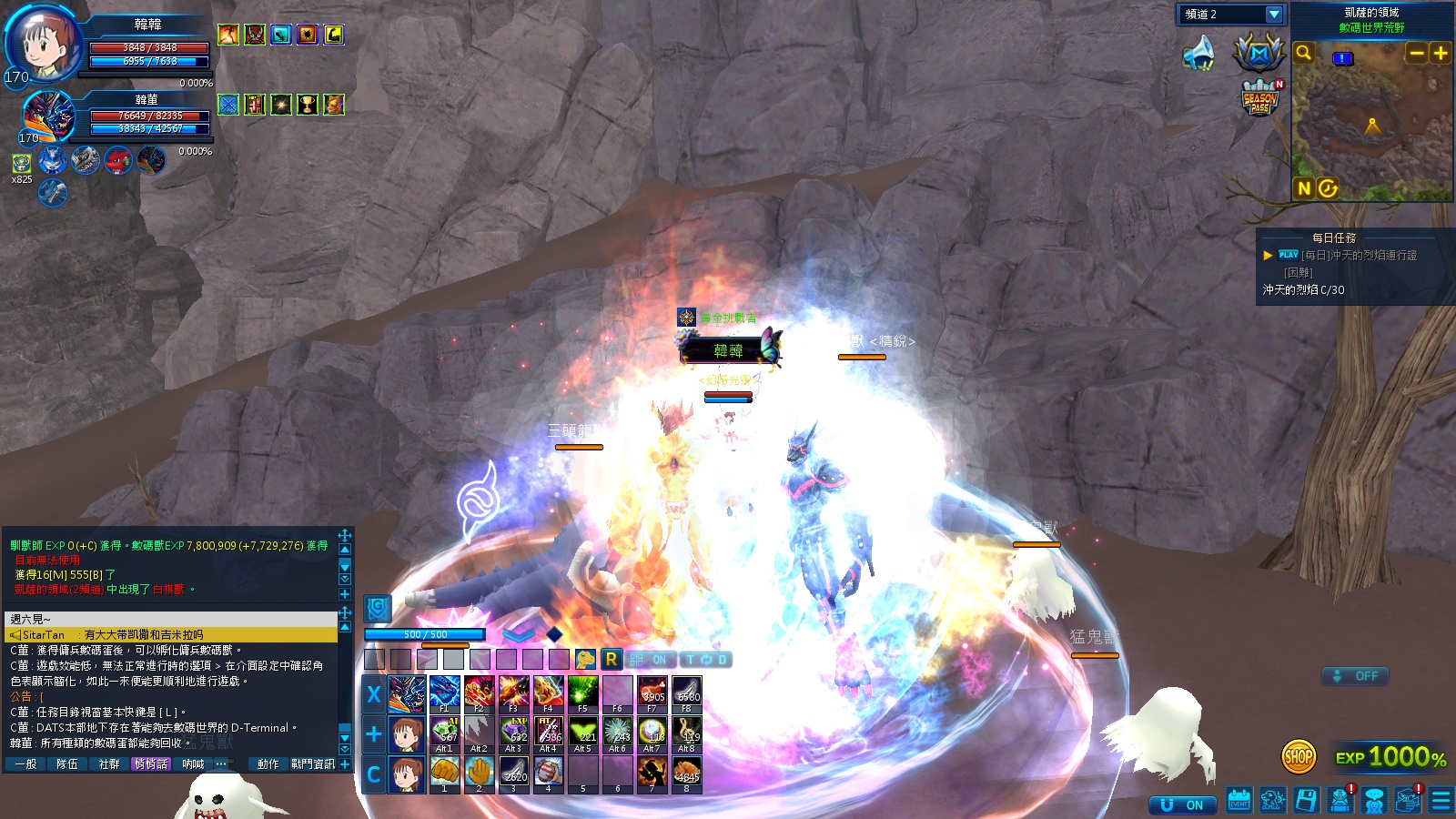Click the yellow R button on quickbar

coord(611,659)
